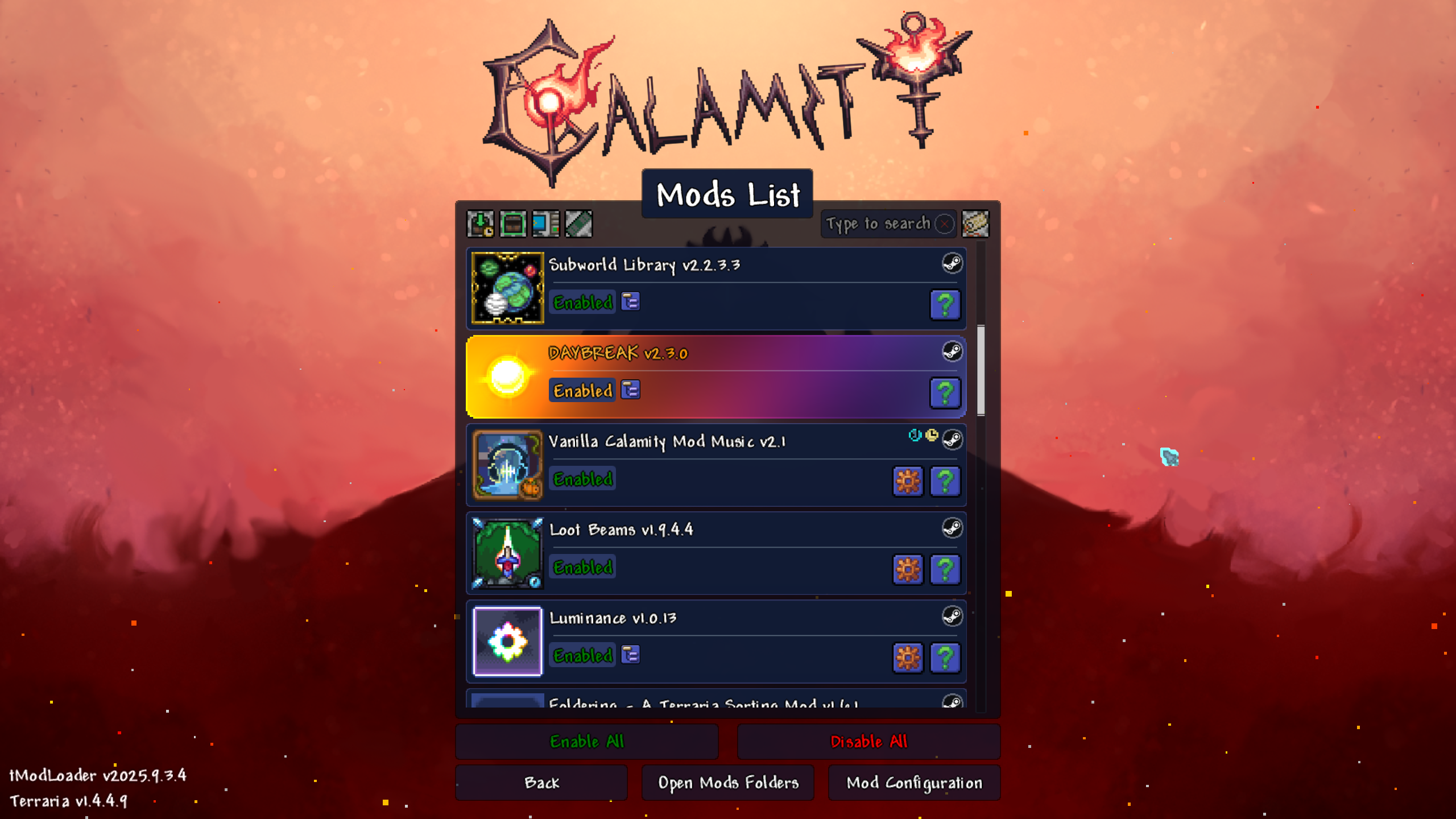Toggle DAYBREAK's Enabled state
This screenshot has width=1456, height=819.
tap(582, 391)
